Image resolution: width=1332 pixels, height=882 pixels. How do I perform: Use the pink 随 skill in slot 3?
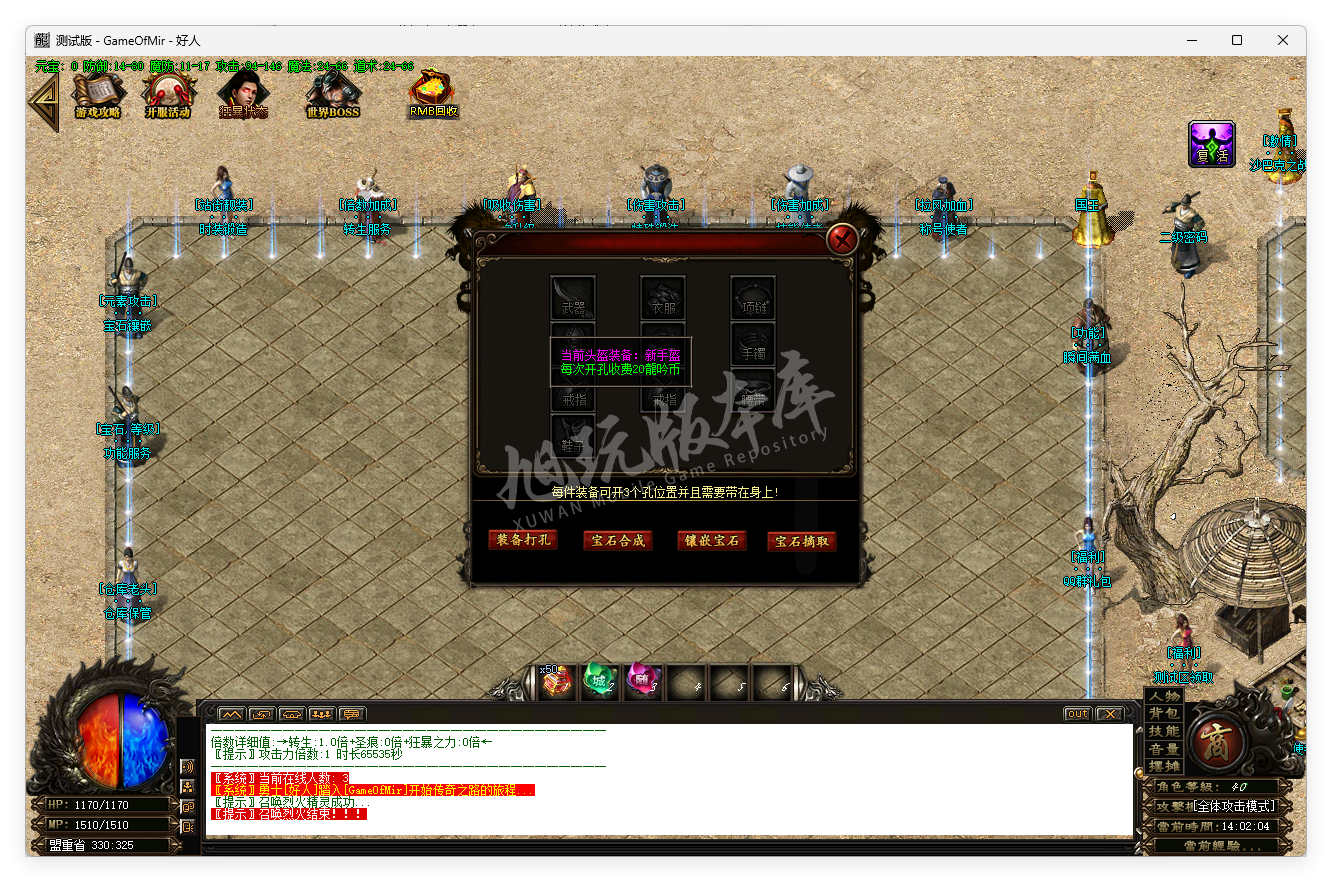tap(643, 682)
